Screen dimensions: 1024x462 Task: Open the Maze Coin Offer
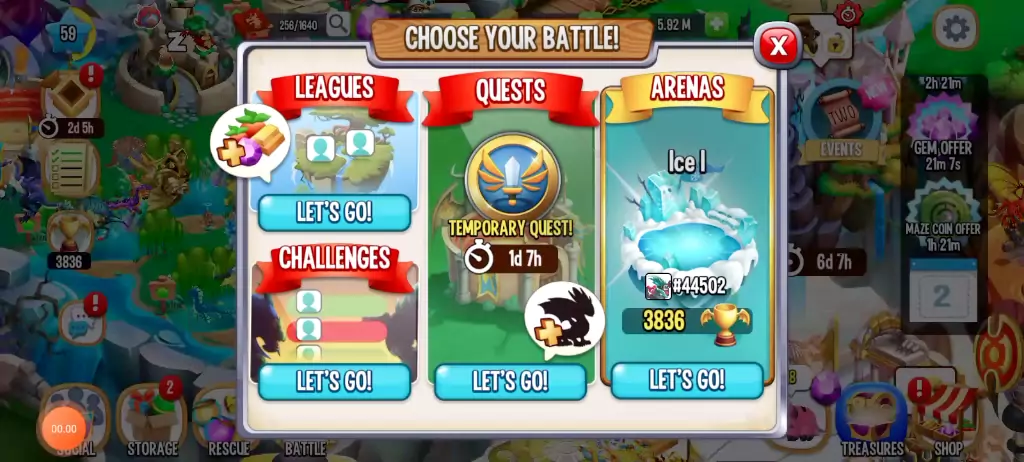(x=942, y=205)
